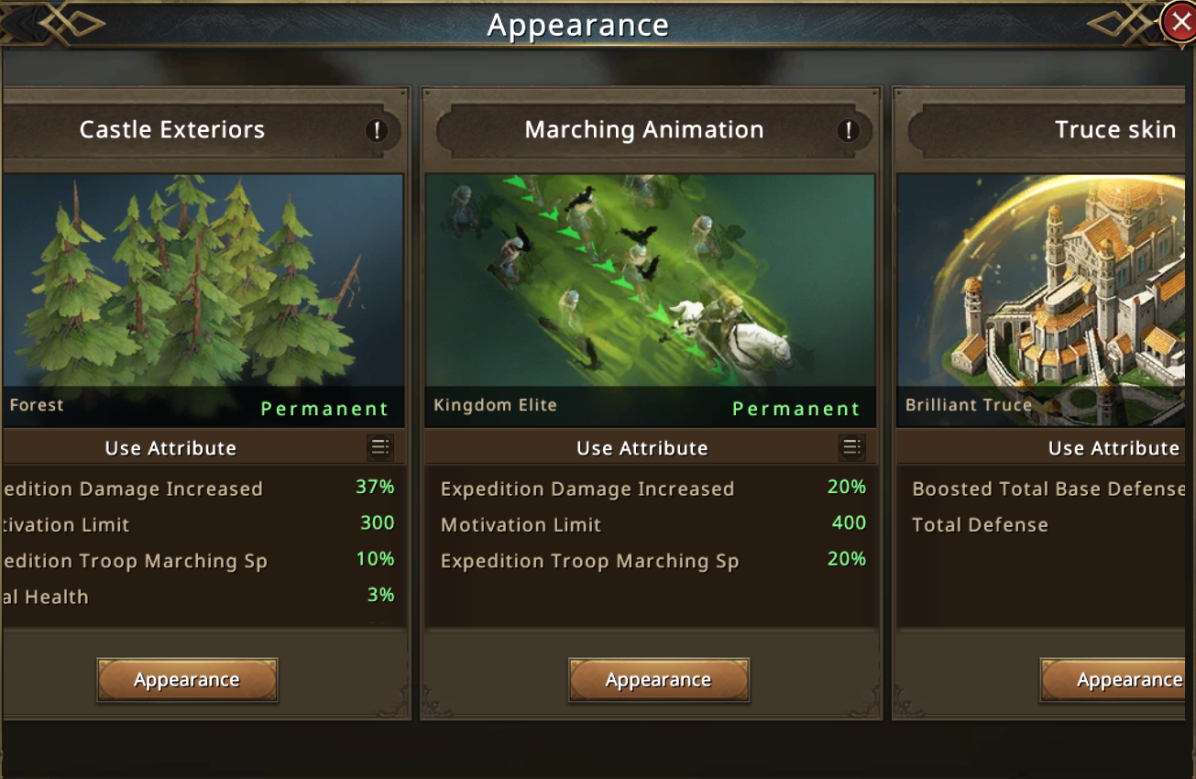Expand Marching Animation attribute list icon
This screenshot has width=1196, height=779.
click(851, 448)
